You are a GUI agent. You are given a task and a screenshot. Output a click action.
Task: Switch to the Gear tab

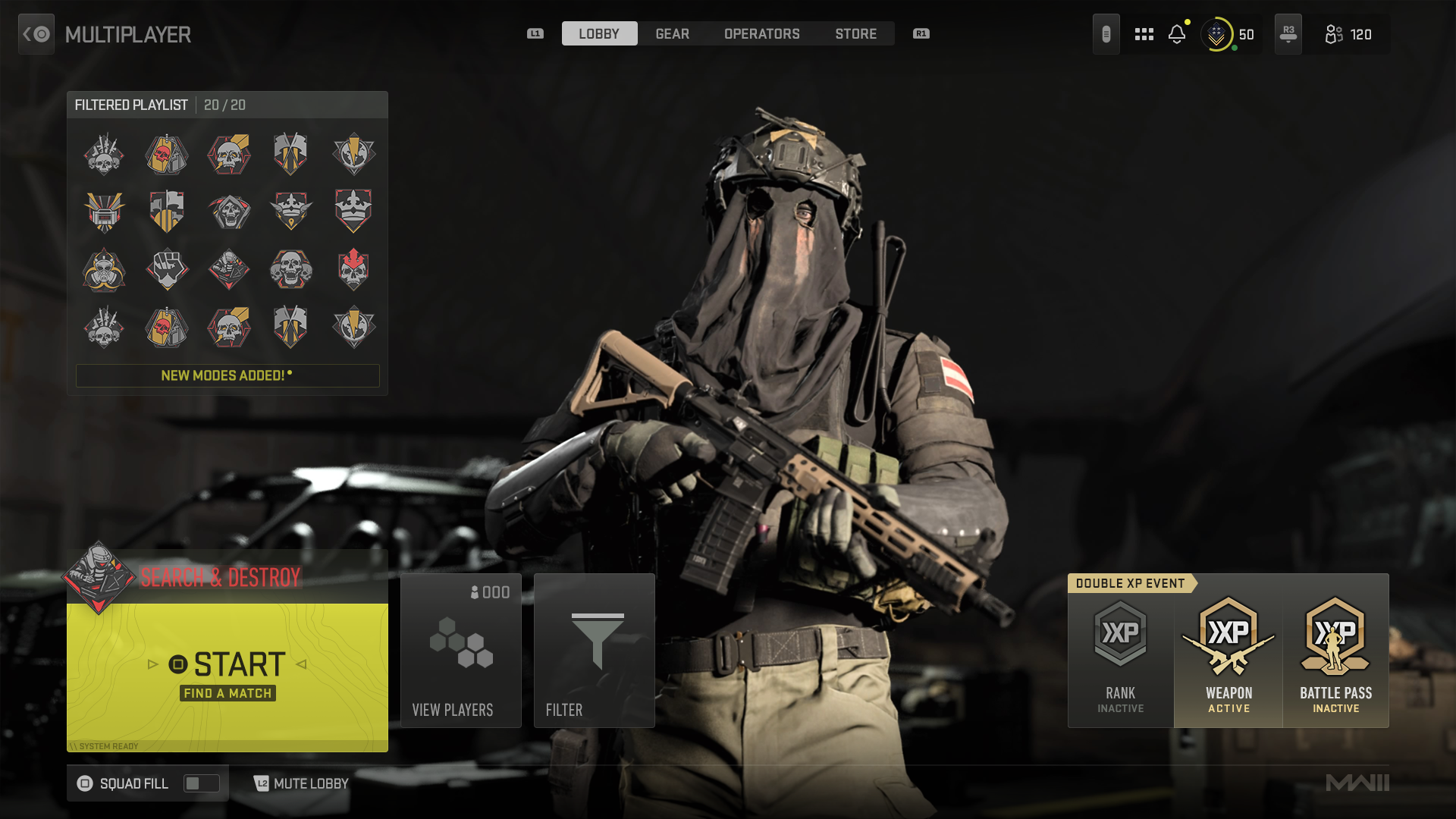coord(672,34)
